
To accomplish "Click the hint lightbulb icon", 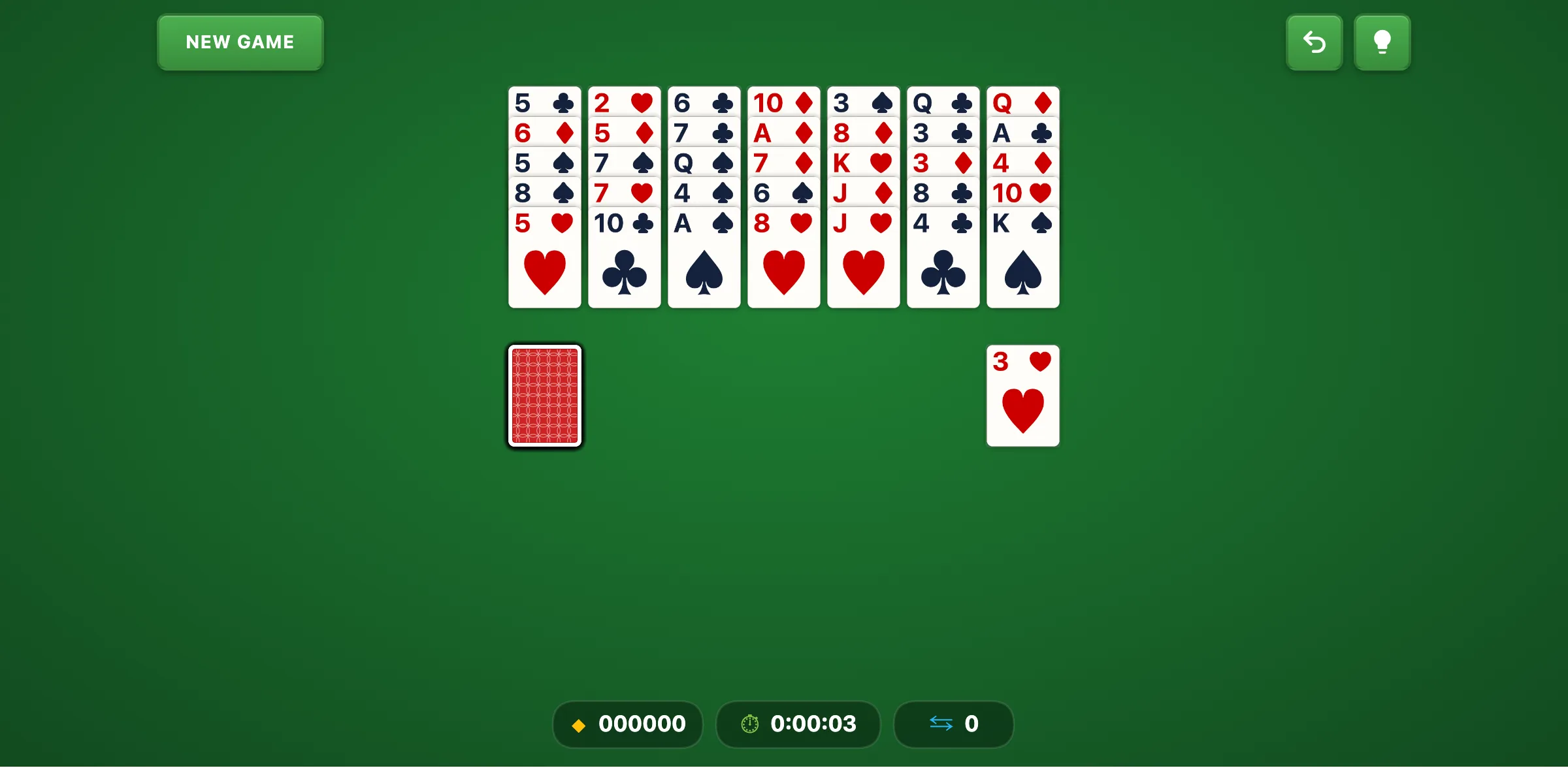I will 1382,42.
